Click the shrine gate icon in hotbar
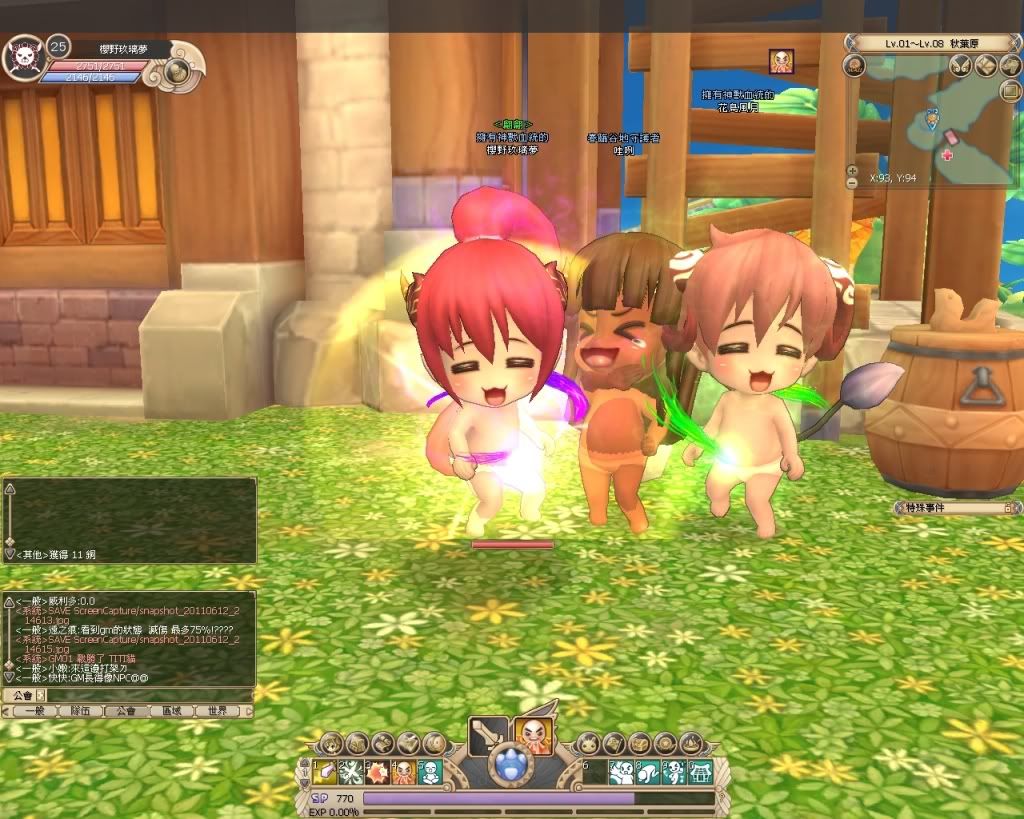Image resolution: width=1024 pixels, height=819 pixels. (699, 771)
